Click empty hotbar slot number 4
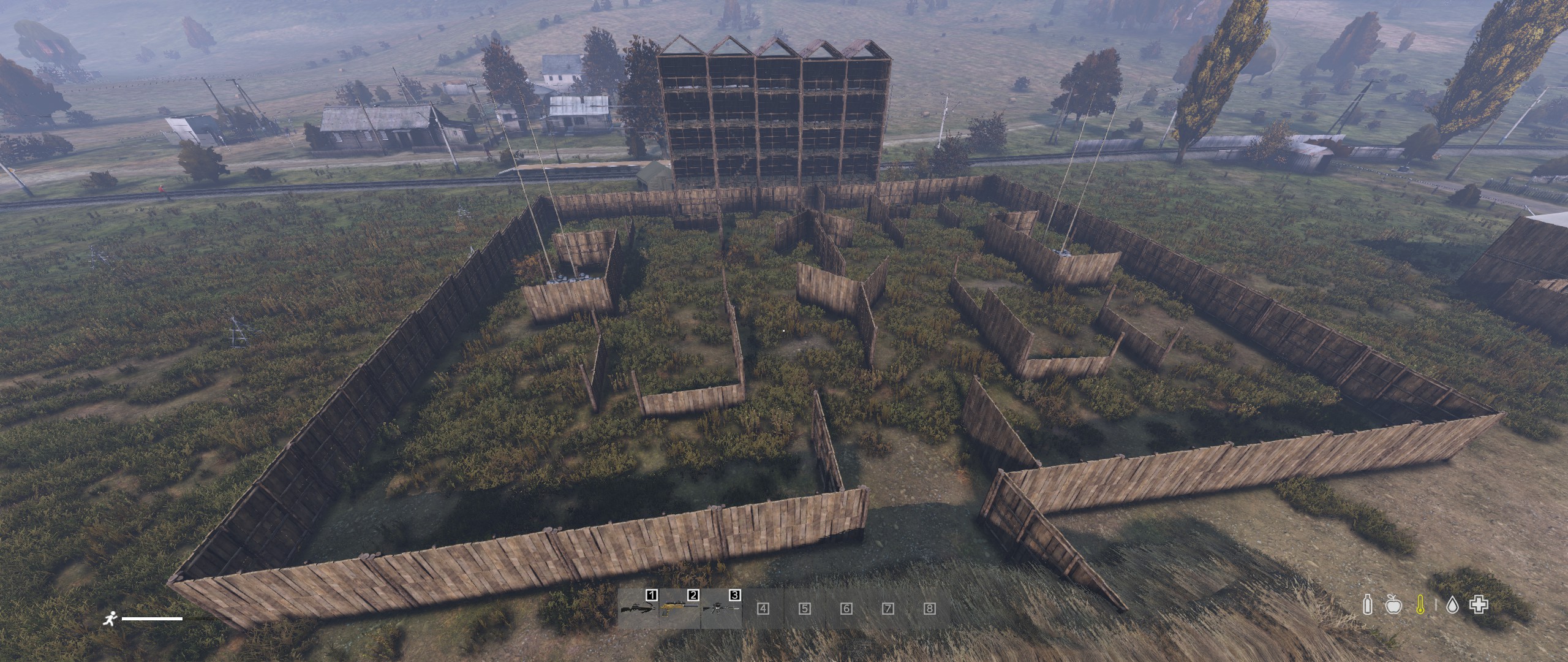 tap(763, 609)
